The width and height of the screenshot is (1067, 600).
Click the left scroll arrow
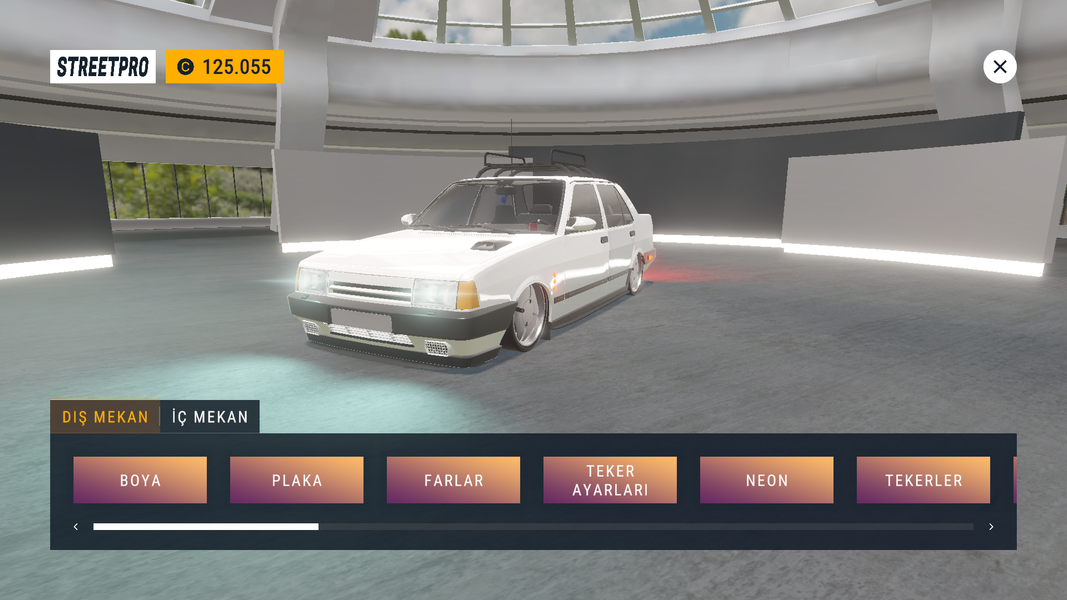click(76, 527)
